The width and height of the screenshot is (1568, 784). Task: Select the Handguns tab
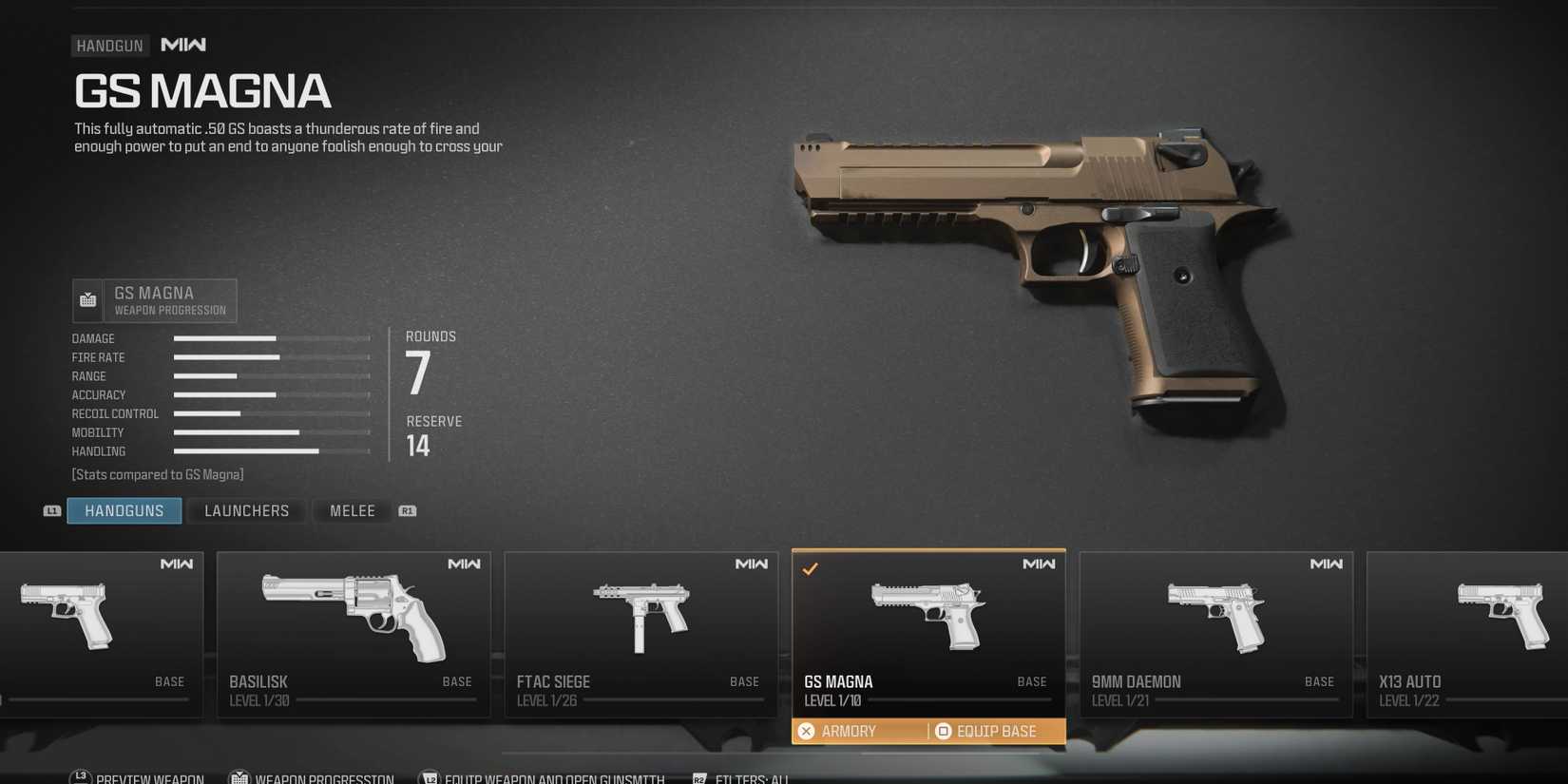[x=124, y=510]
